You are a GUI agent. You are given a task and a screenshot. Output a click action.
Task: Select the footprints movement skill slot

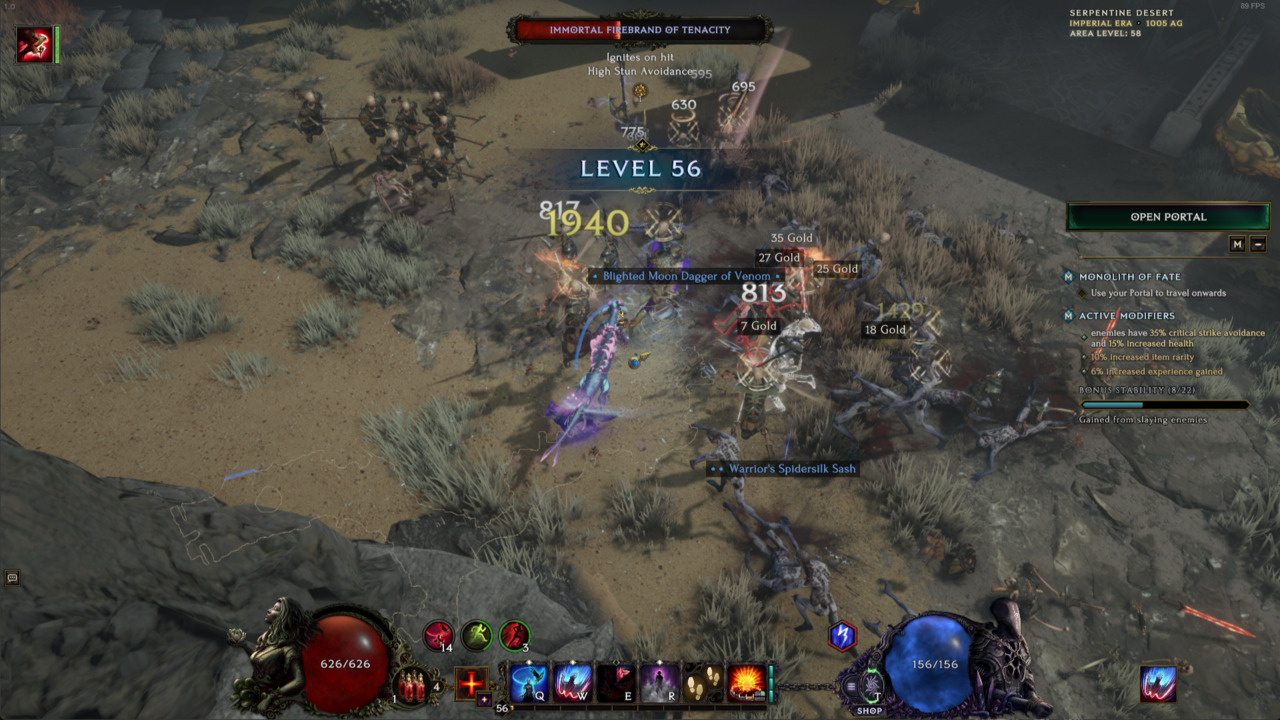tap(703, 683)
